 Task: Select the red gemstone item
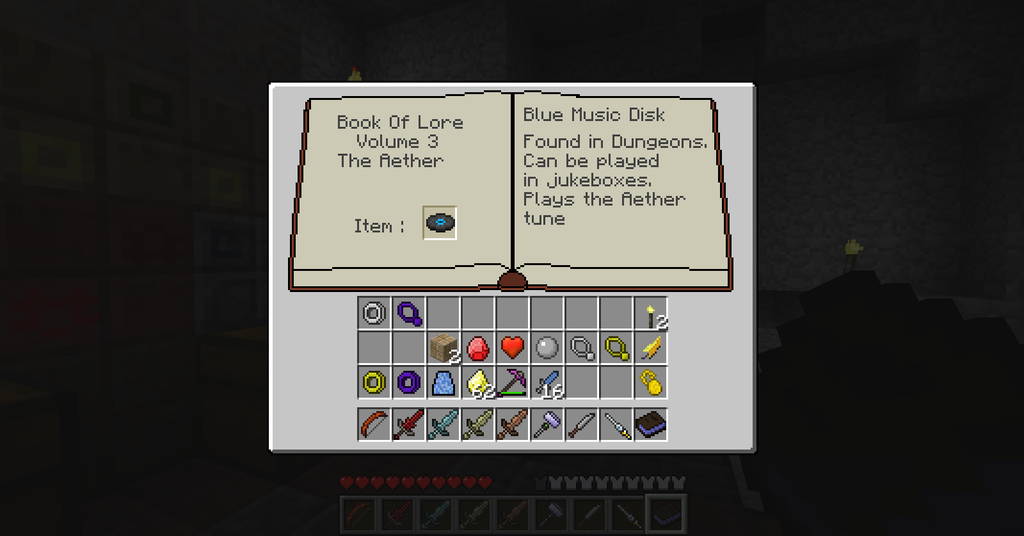[x=478, y=348]
